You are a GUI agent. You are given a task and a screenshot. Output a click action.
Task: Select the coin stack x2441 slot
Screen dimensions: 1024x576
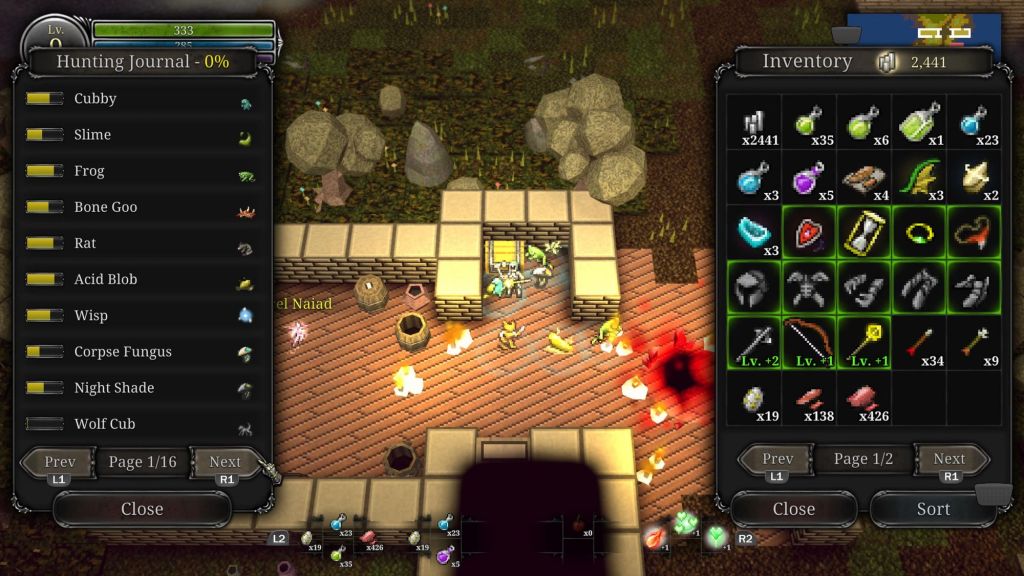pyautogui.click(x=753, y=123)
